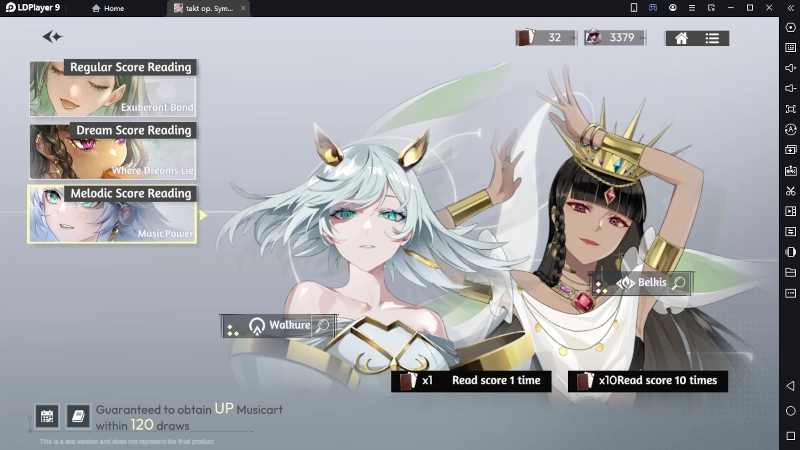The image size is (800, 450).
Task: Close the LDPlayer window
Action: click(769, 8)
